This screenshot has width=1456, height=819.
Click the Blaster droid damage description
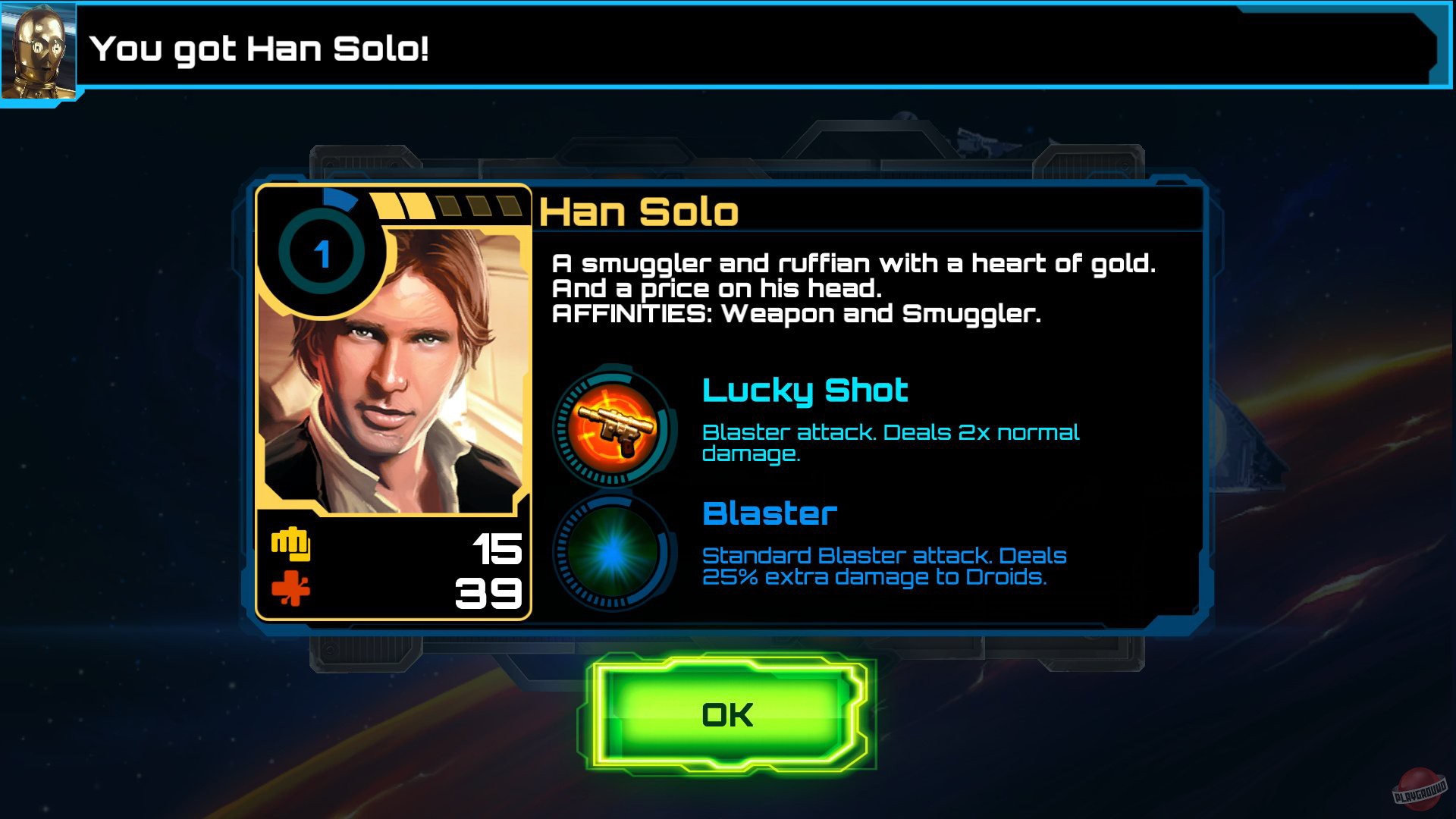(883, 566)
